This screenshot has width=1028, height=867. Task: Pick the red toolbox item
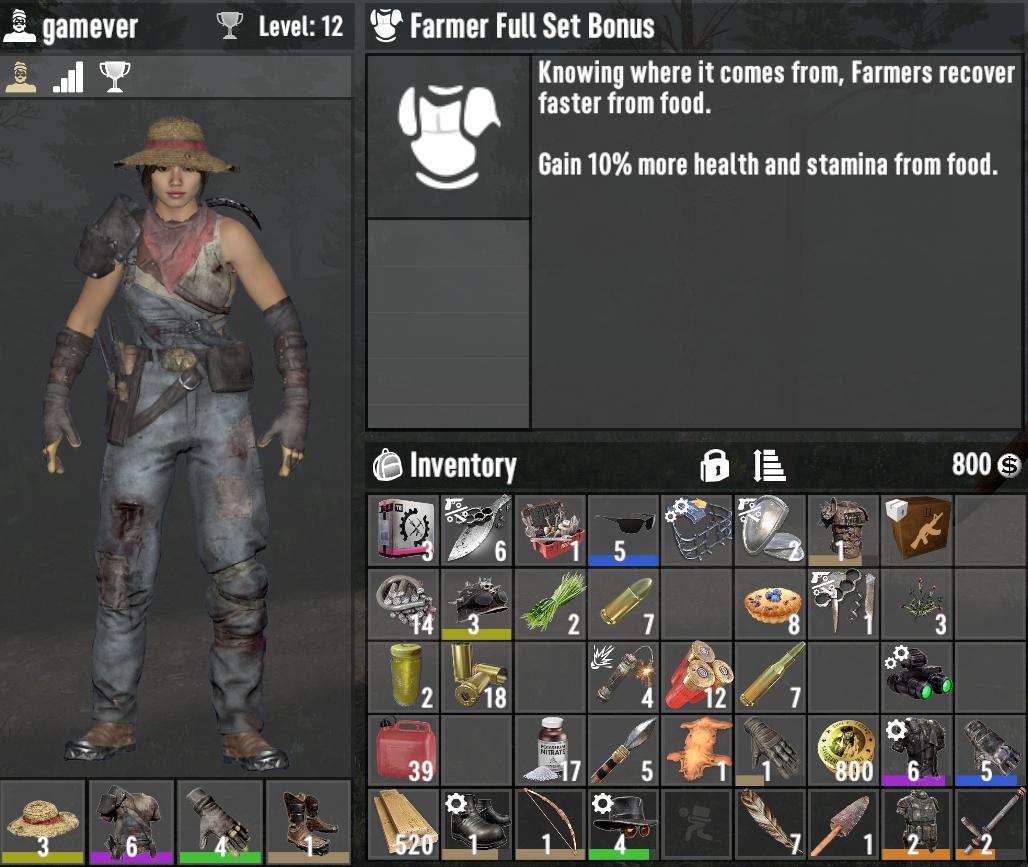pos(550,528)
